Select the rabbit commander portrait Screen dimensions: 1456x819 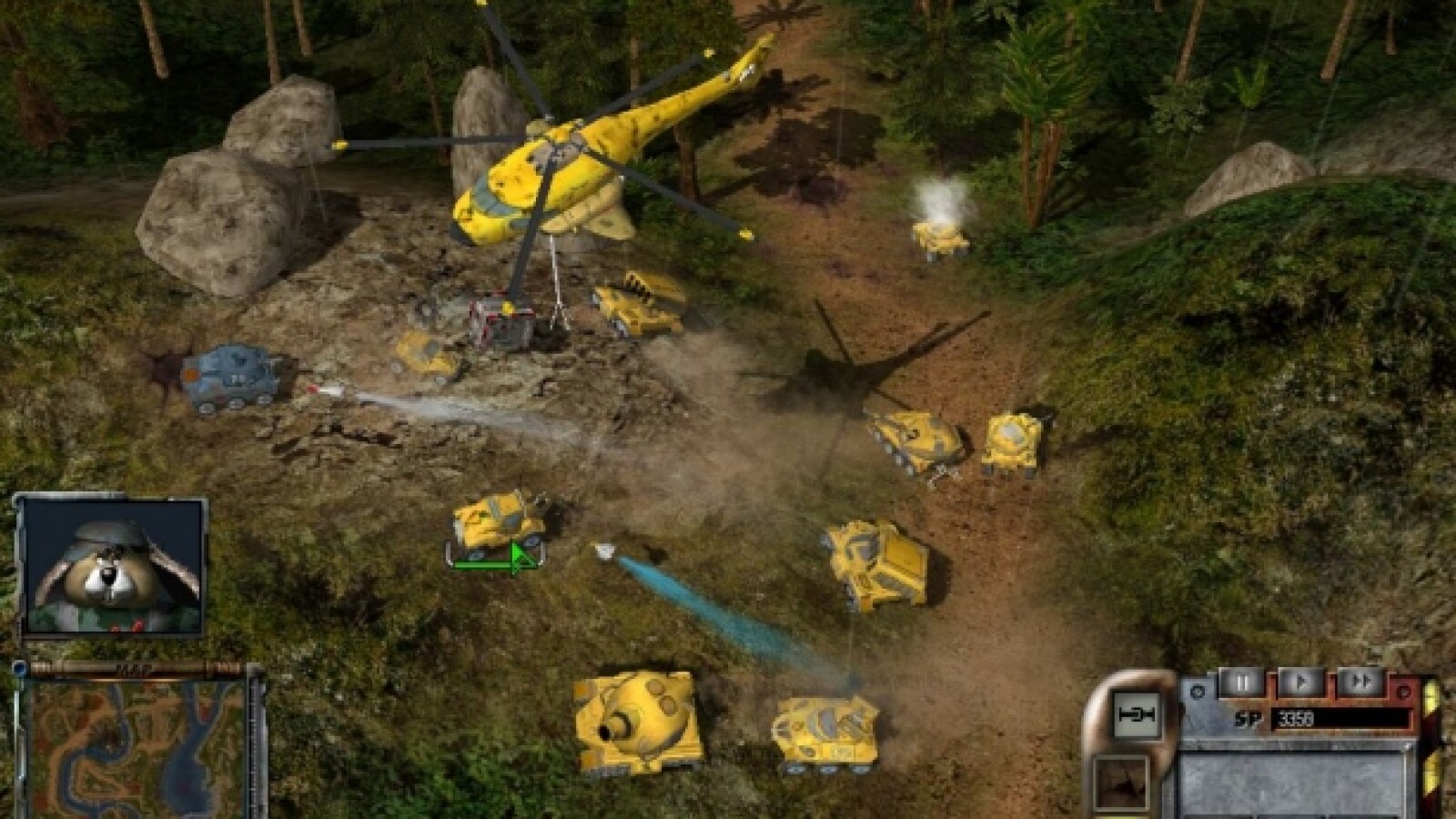[111, 566]
